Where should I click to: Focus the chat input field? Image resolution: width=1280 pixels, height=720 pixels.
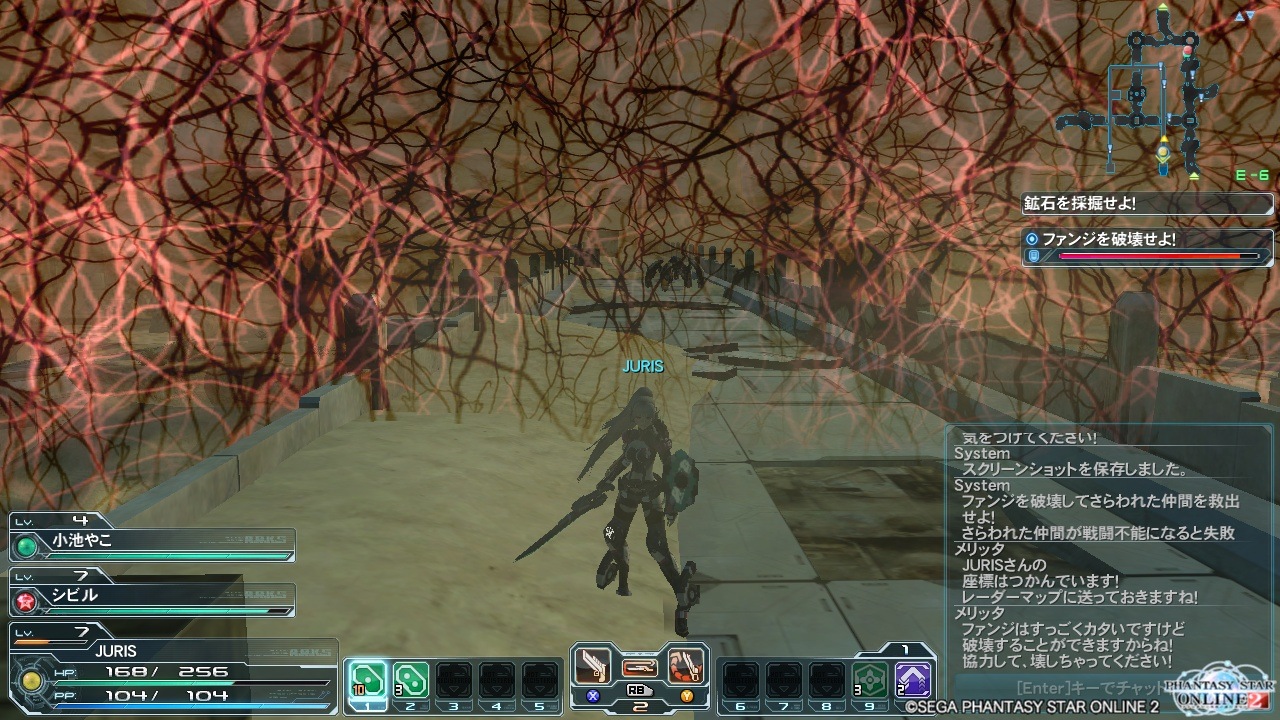pos(1080,689)
